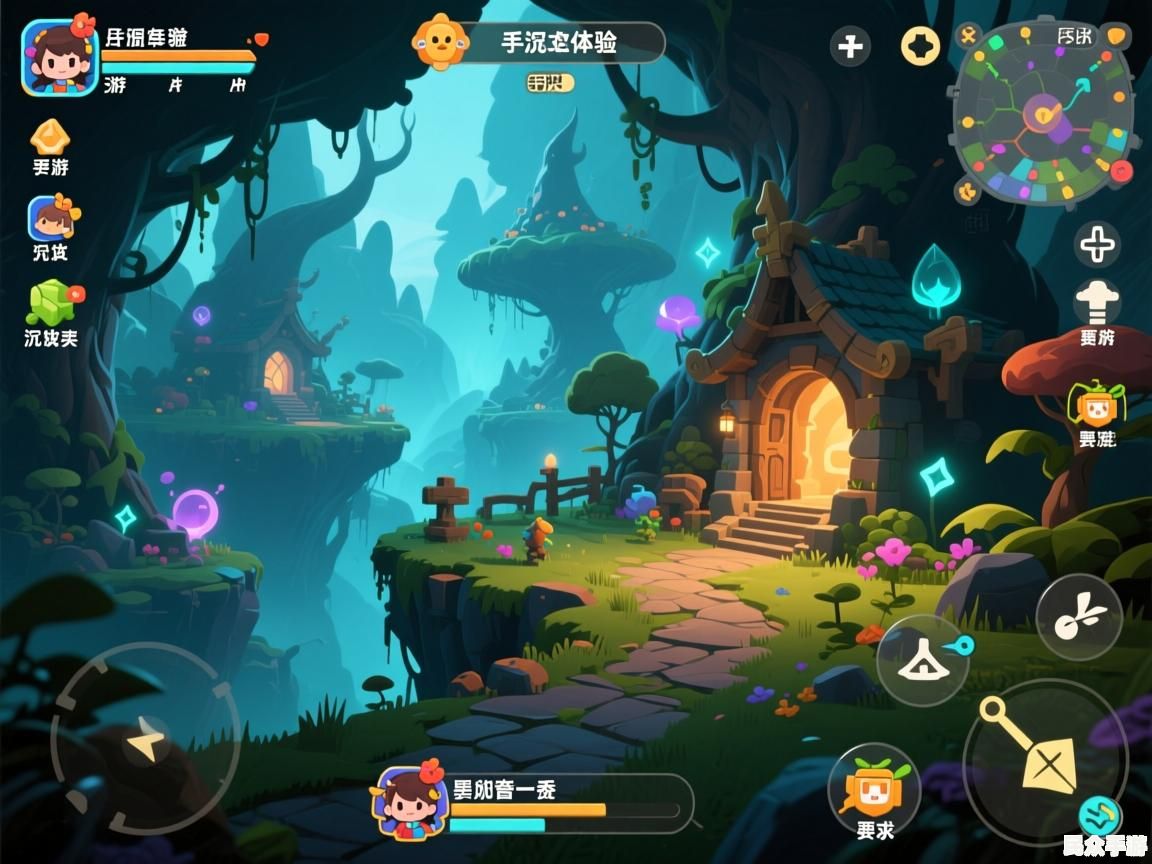Viewport: 1152px width, 864px height.
Task: Open the circular minimap
Action: (x=1043, y=112)
